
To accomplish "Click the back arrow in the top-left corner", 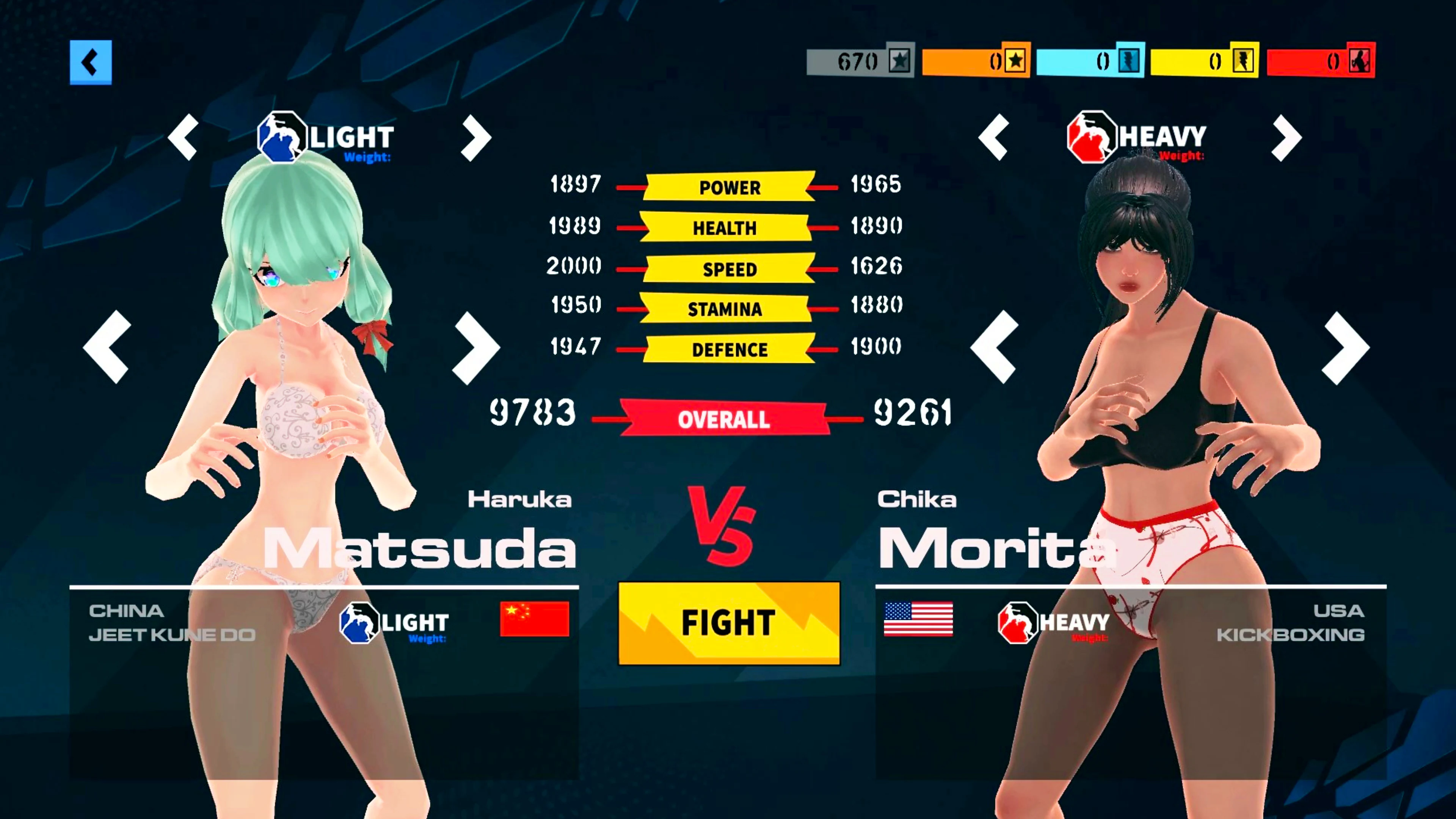I will click(x=91, y=61).
